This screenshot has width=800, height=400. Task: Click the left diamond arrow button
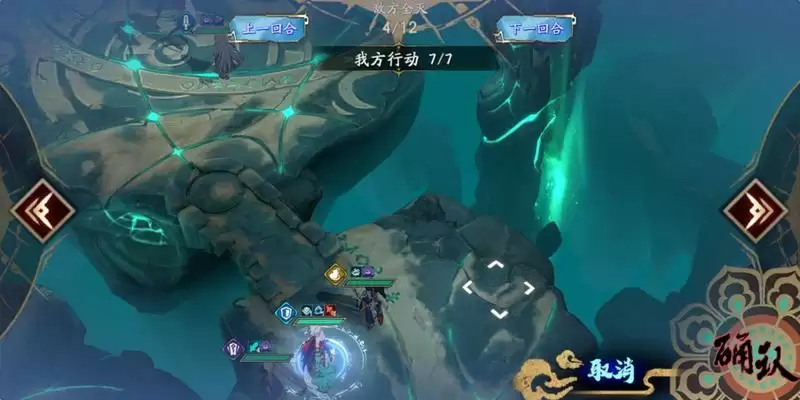pos(44,211)
